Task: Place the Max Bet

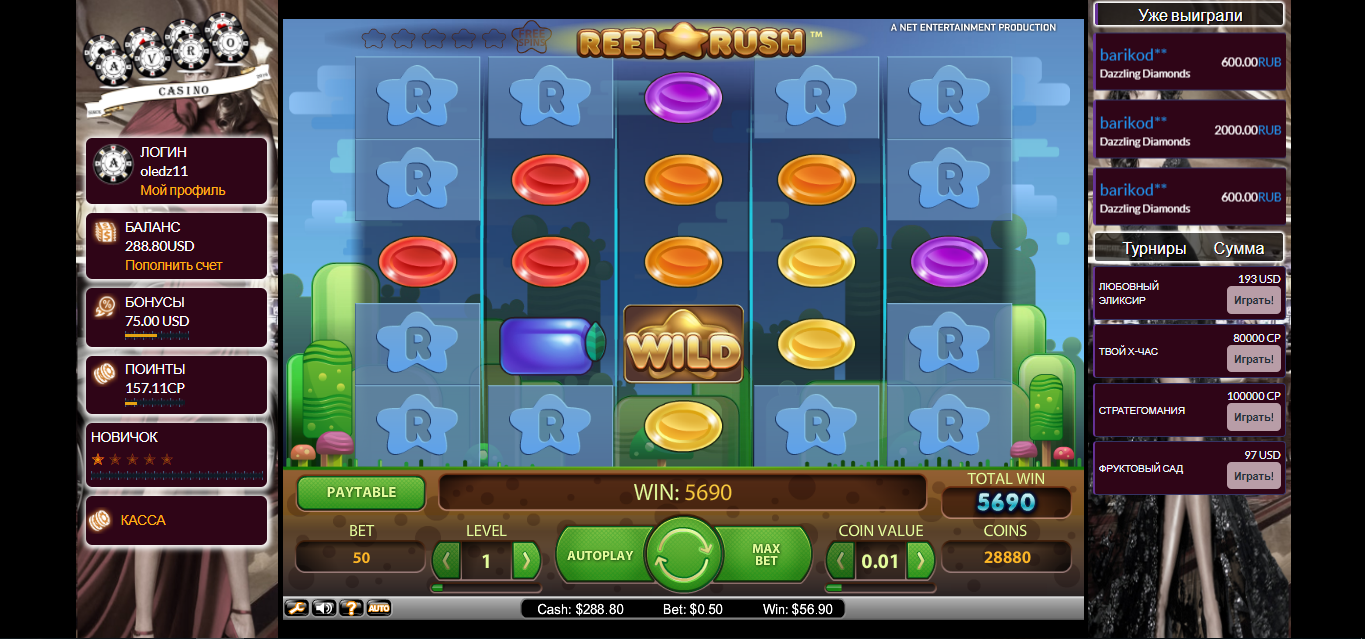Action: point(766,556)
